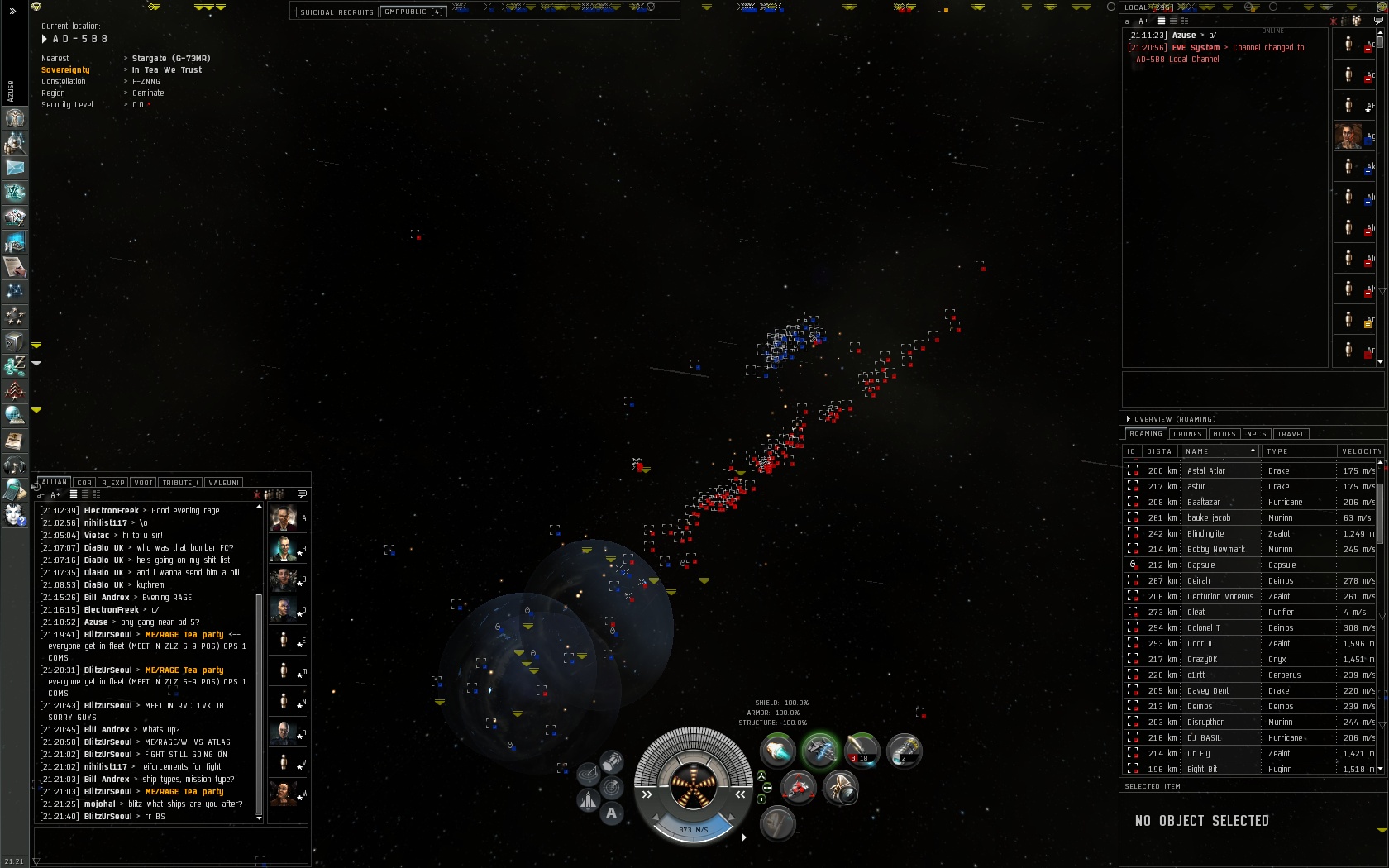Activate the missile launcher module showing 18
1389x868 pixels.
(862, 751)
